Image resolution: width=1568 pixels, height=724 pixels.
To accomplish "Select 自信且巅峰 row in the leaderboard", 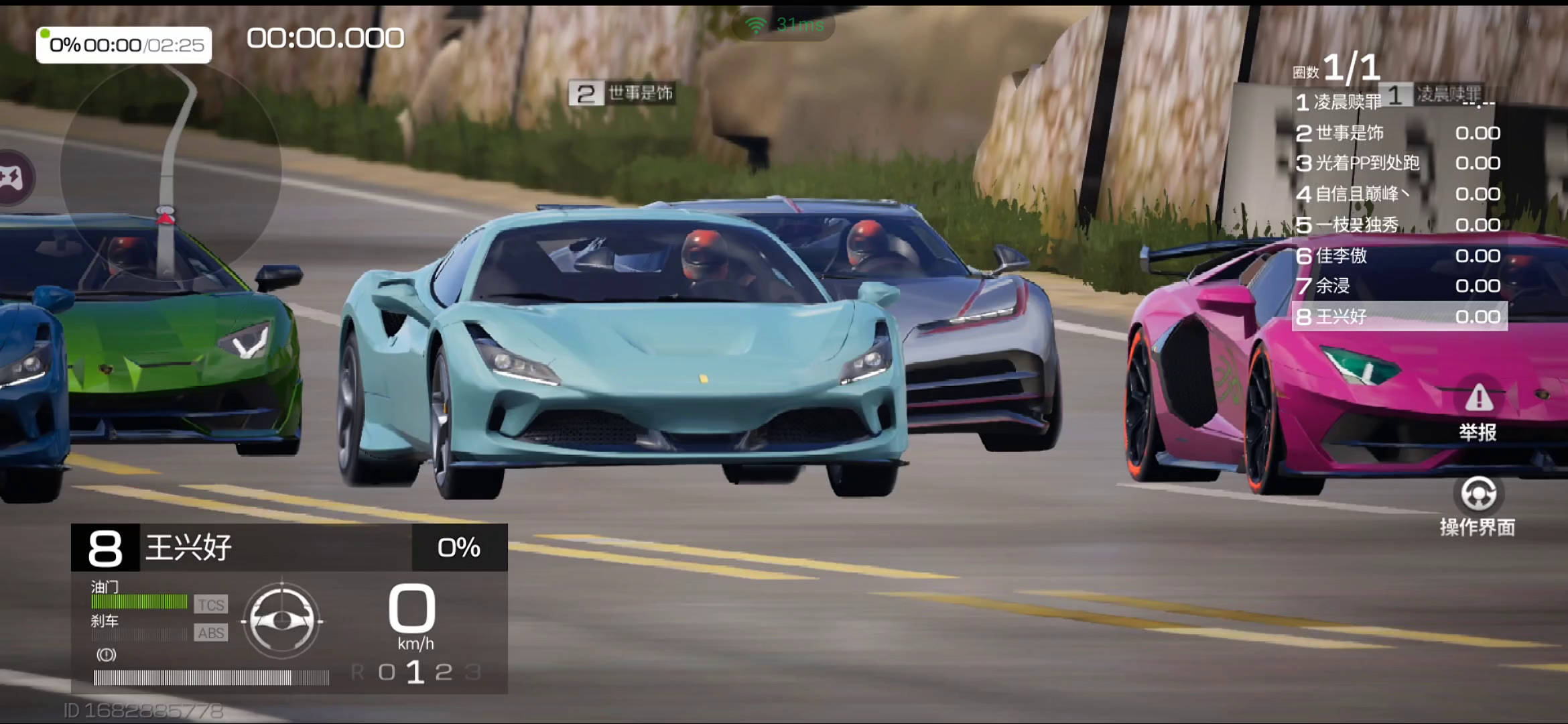I will click(1397, 194).
